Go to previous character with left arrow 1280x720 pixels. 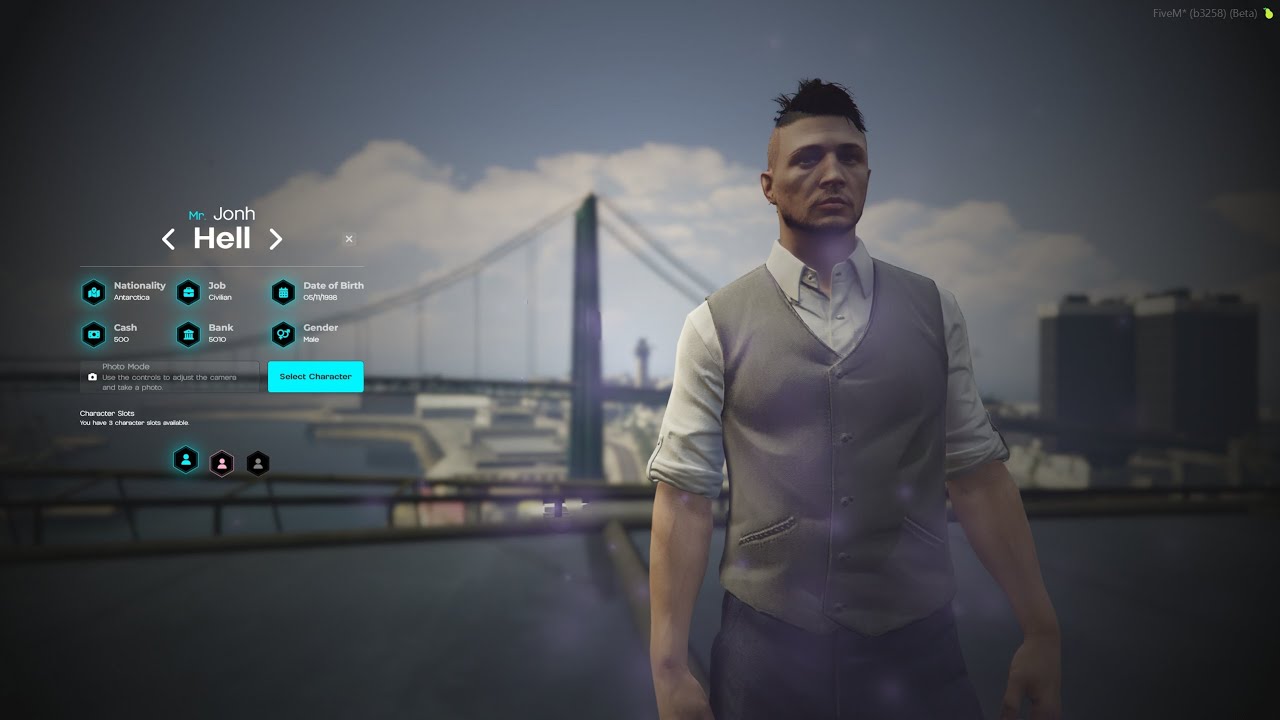click(x=169, y=239)
